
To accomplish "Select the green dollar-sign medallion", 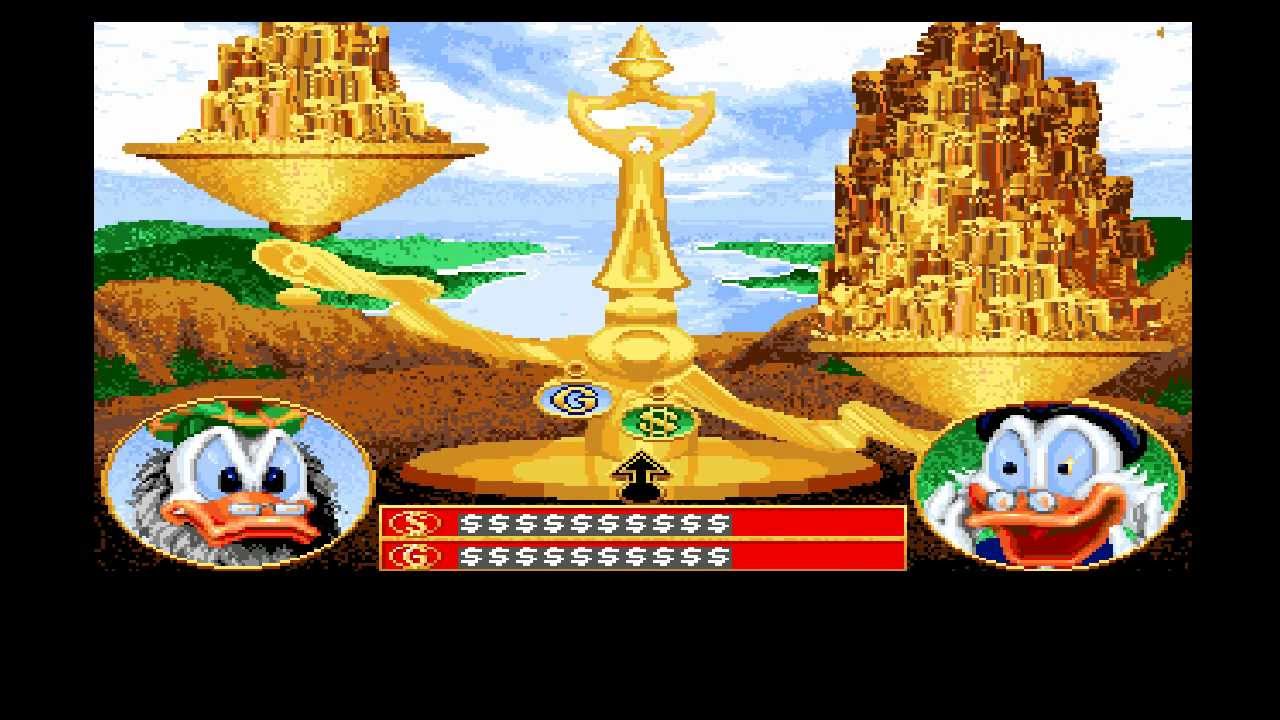I will click(x=655, y=419).
